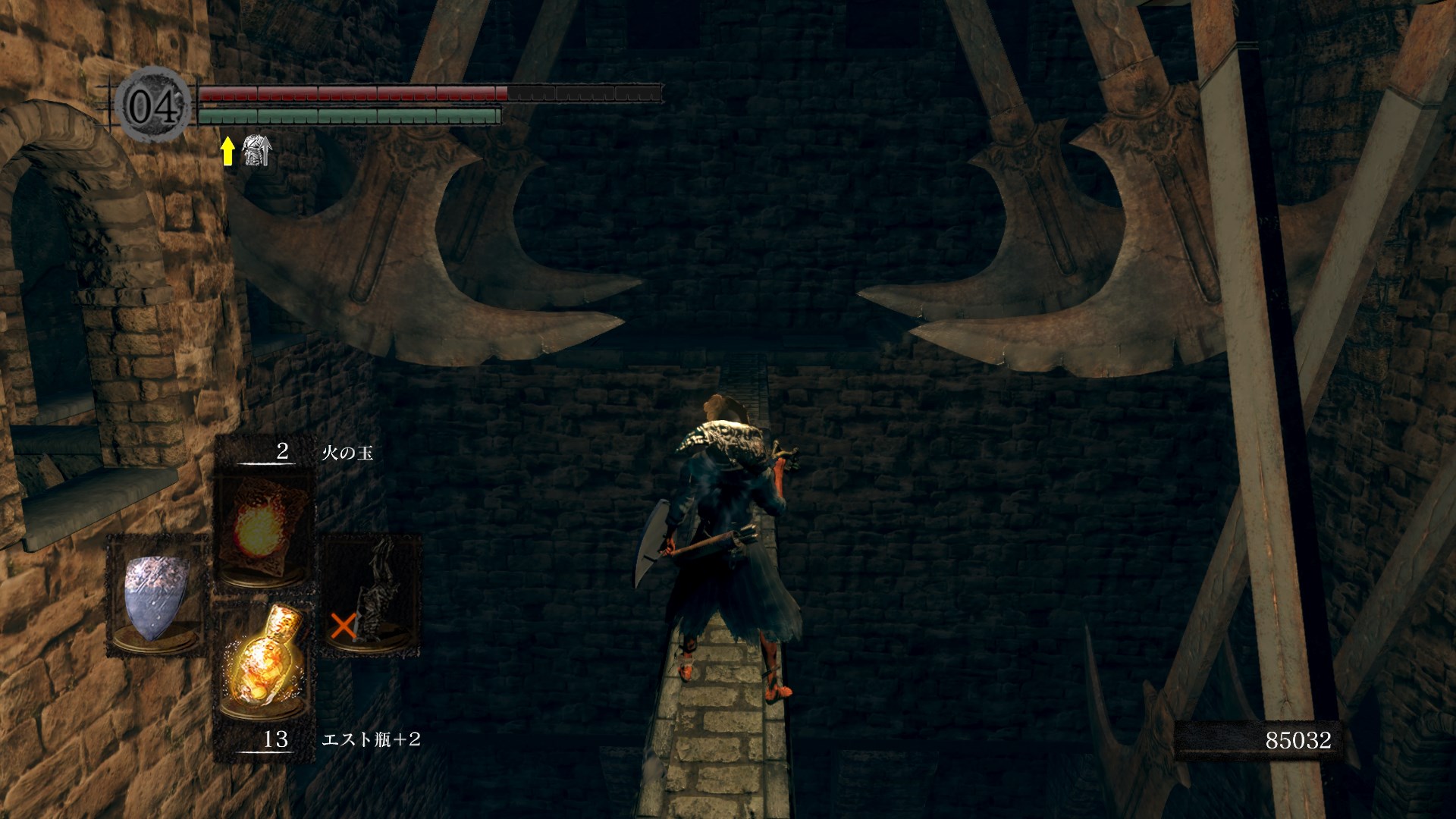This screenshot has height=819, width=1456.
Task: Click the humanity counter emblem
Action: pos(154,105)
